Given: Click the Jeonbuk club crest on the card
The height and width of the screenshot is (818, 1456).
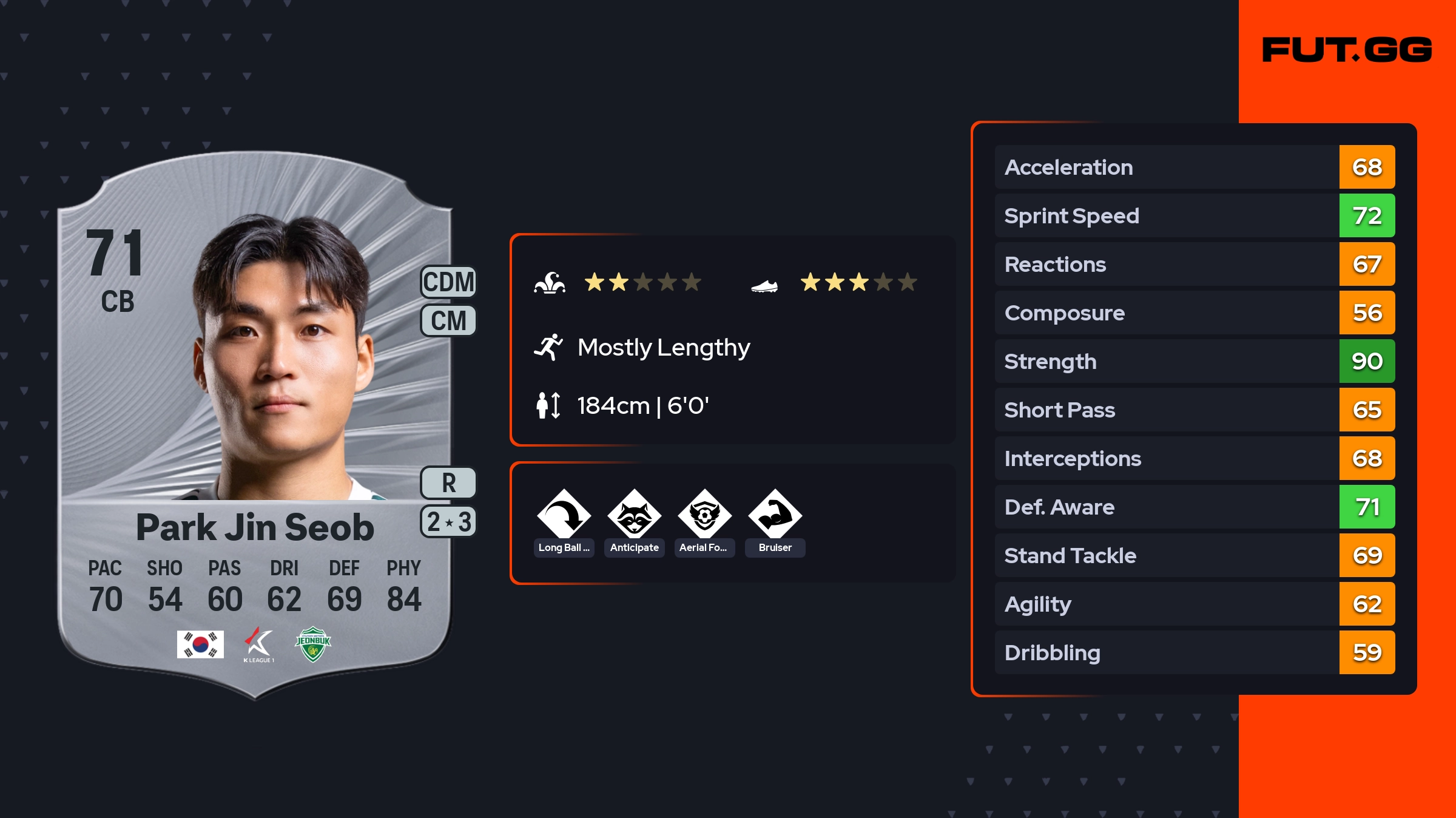Looking at the screenshot, I should 313,644.
